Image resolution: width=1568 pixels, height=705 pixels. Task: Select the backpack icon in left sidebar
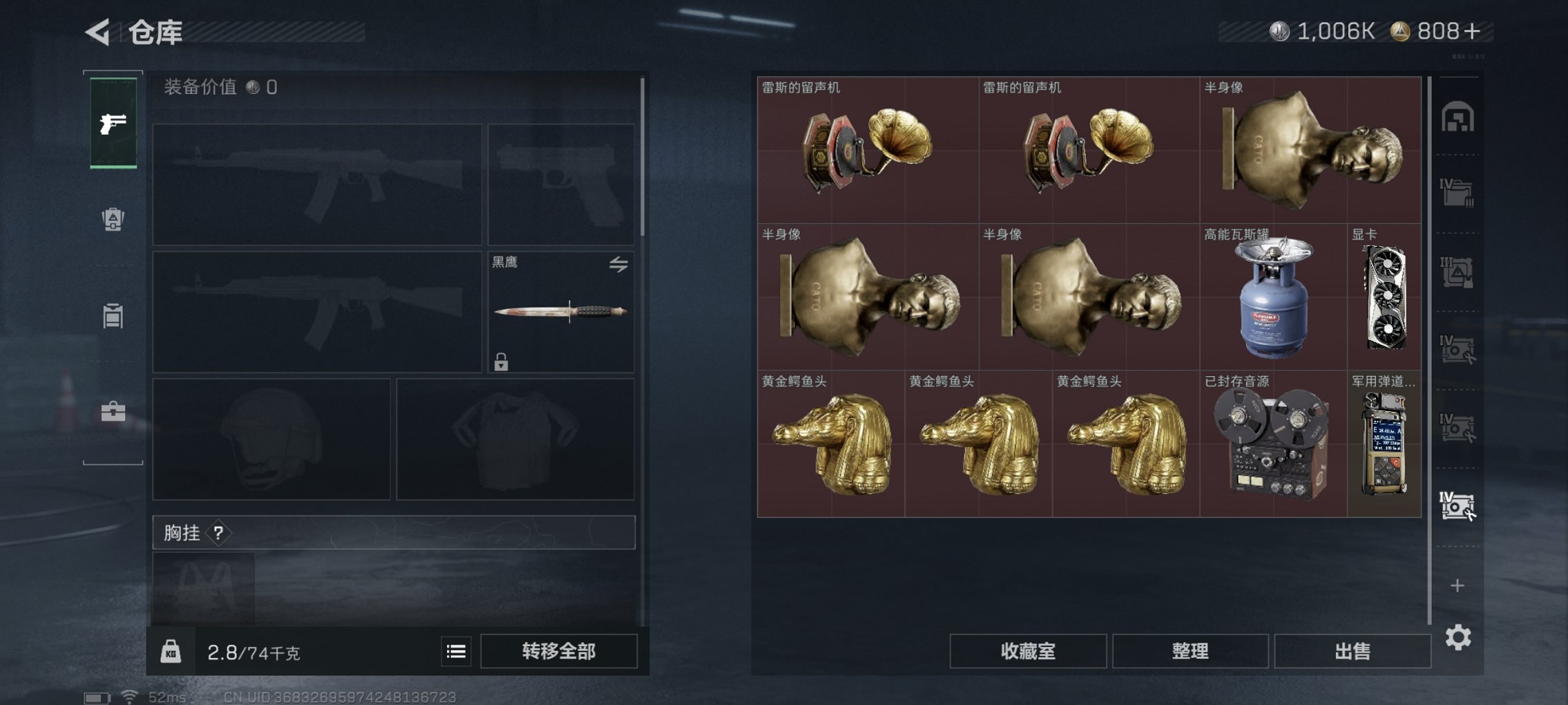(x=113, y=218)
